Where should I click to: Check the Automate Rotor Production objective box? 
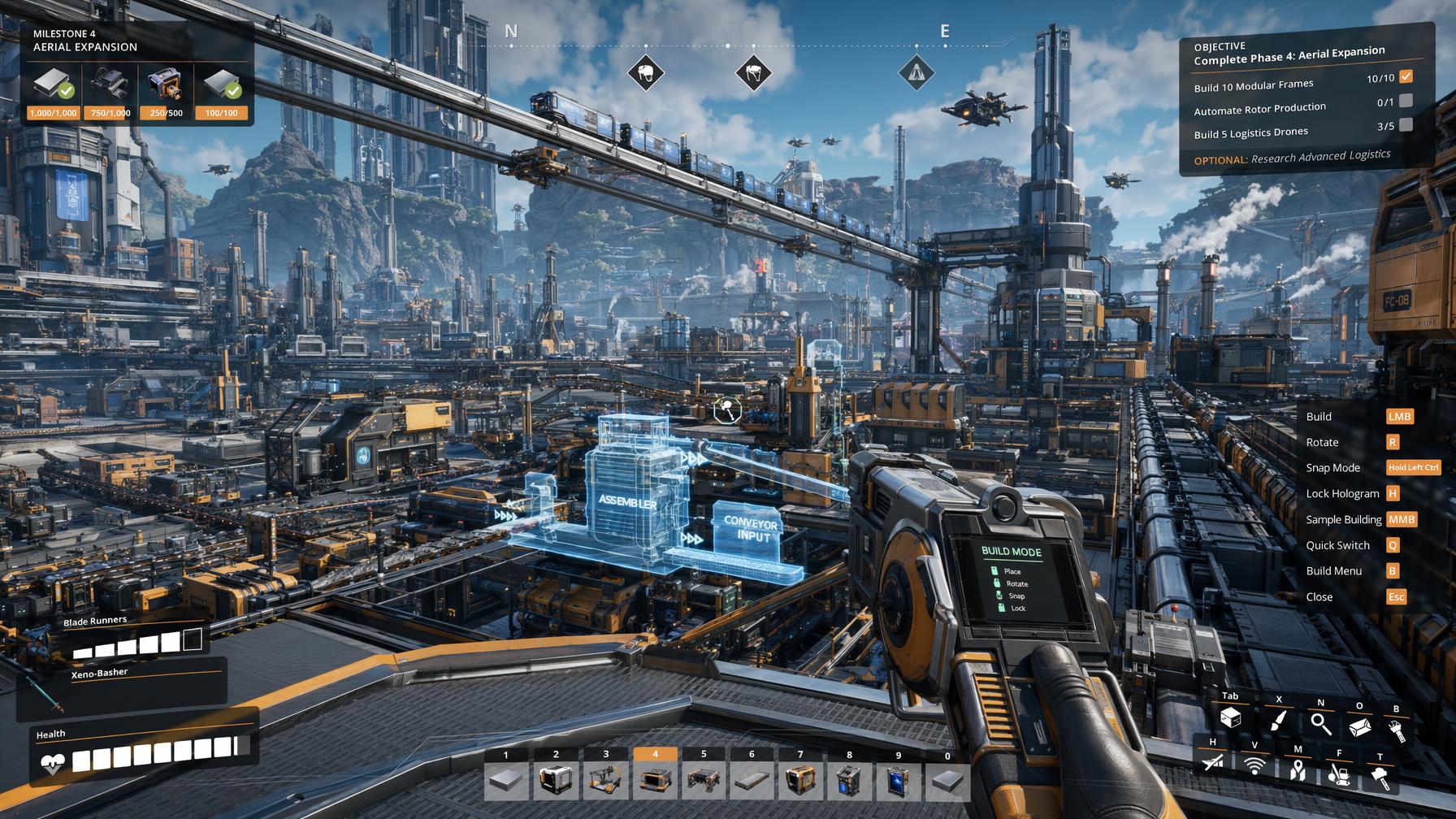click(x=1405, y=102)
